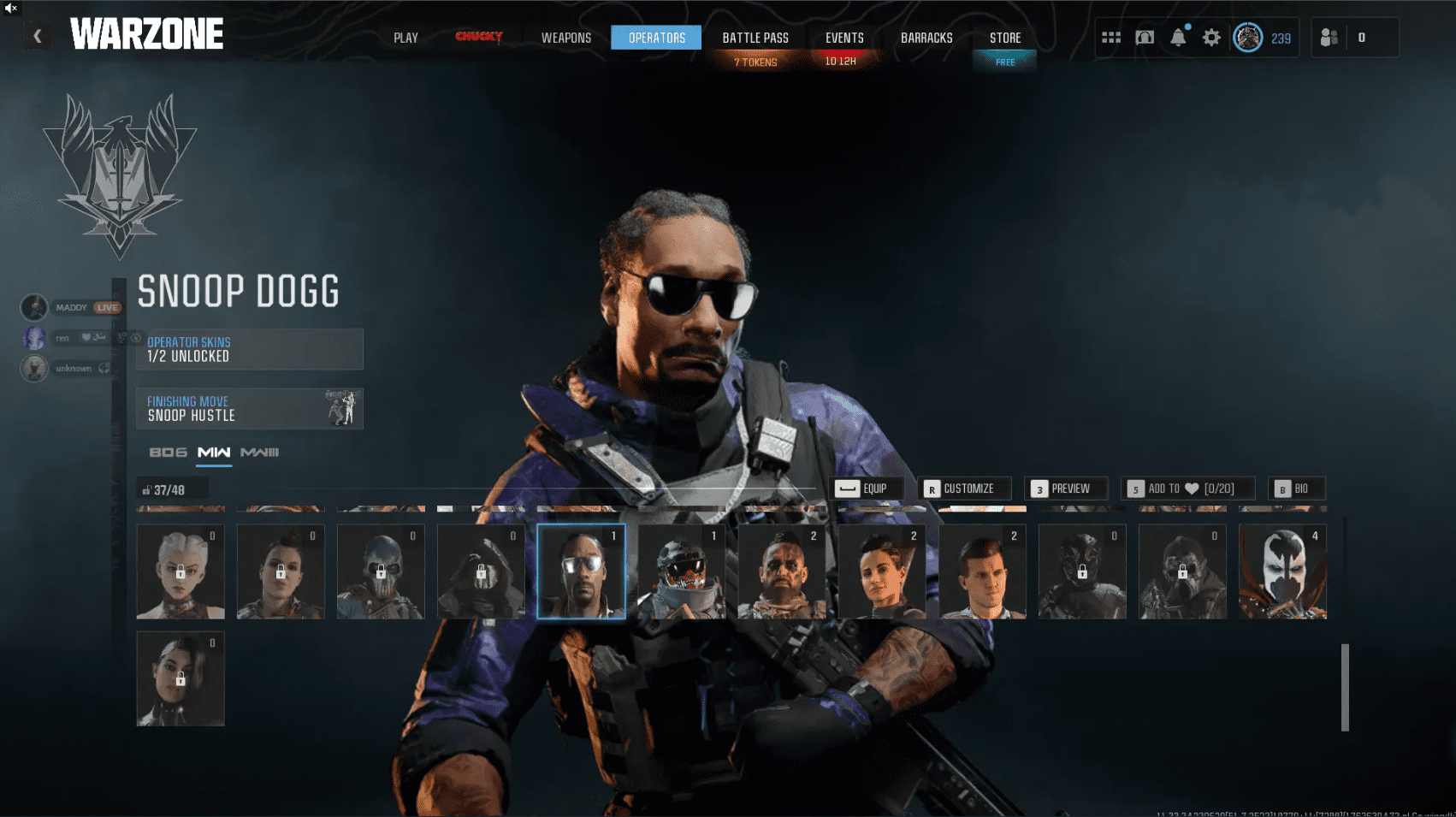The width and height of the screenshot is (1456, 817).
Task: Open the notifications bell icon
Action: point(1179,38)
